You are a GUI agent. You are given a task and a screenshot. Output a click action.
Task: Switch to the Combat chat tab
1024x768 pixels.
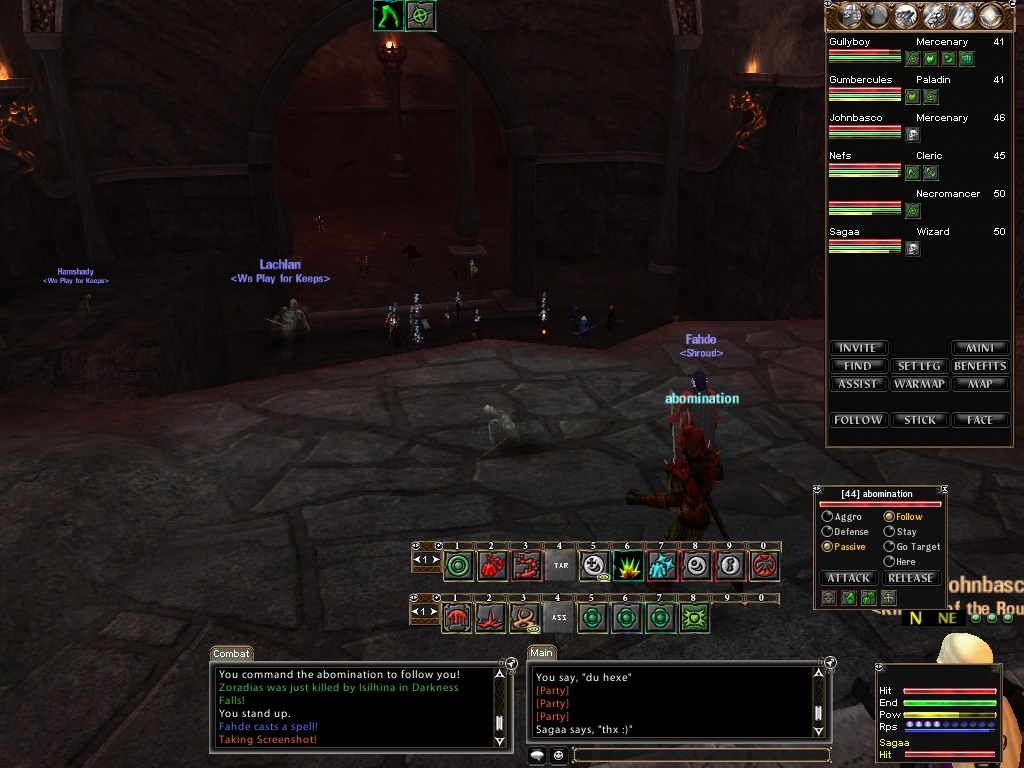click(231, 654)
